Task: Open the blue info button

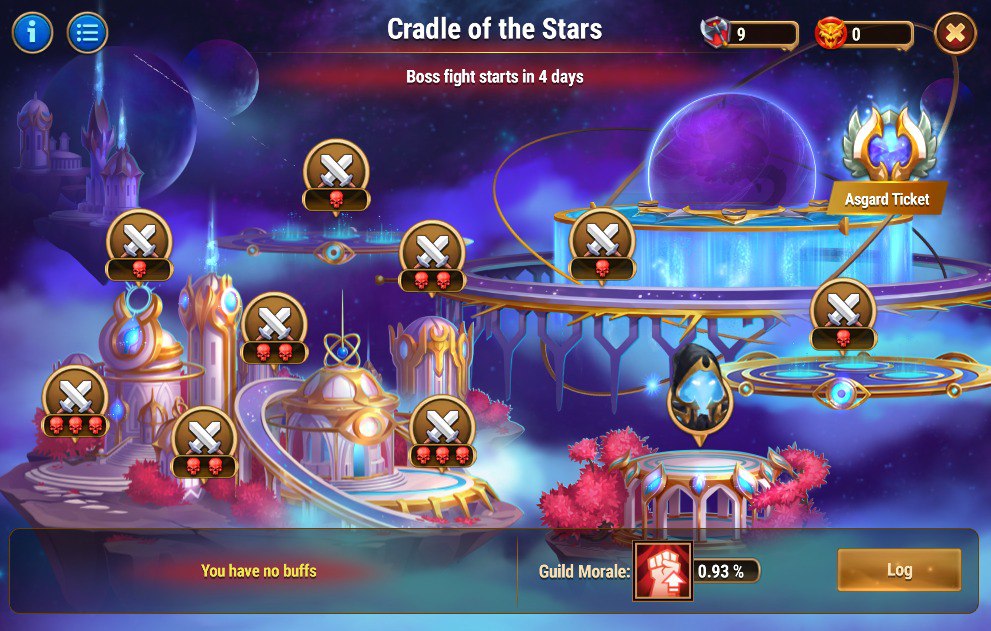Action: pos(32,33)
